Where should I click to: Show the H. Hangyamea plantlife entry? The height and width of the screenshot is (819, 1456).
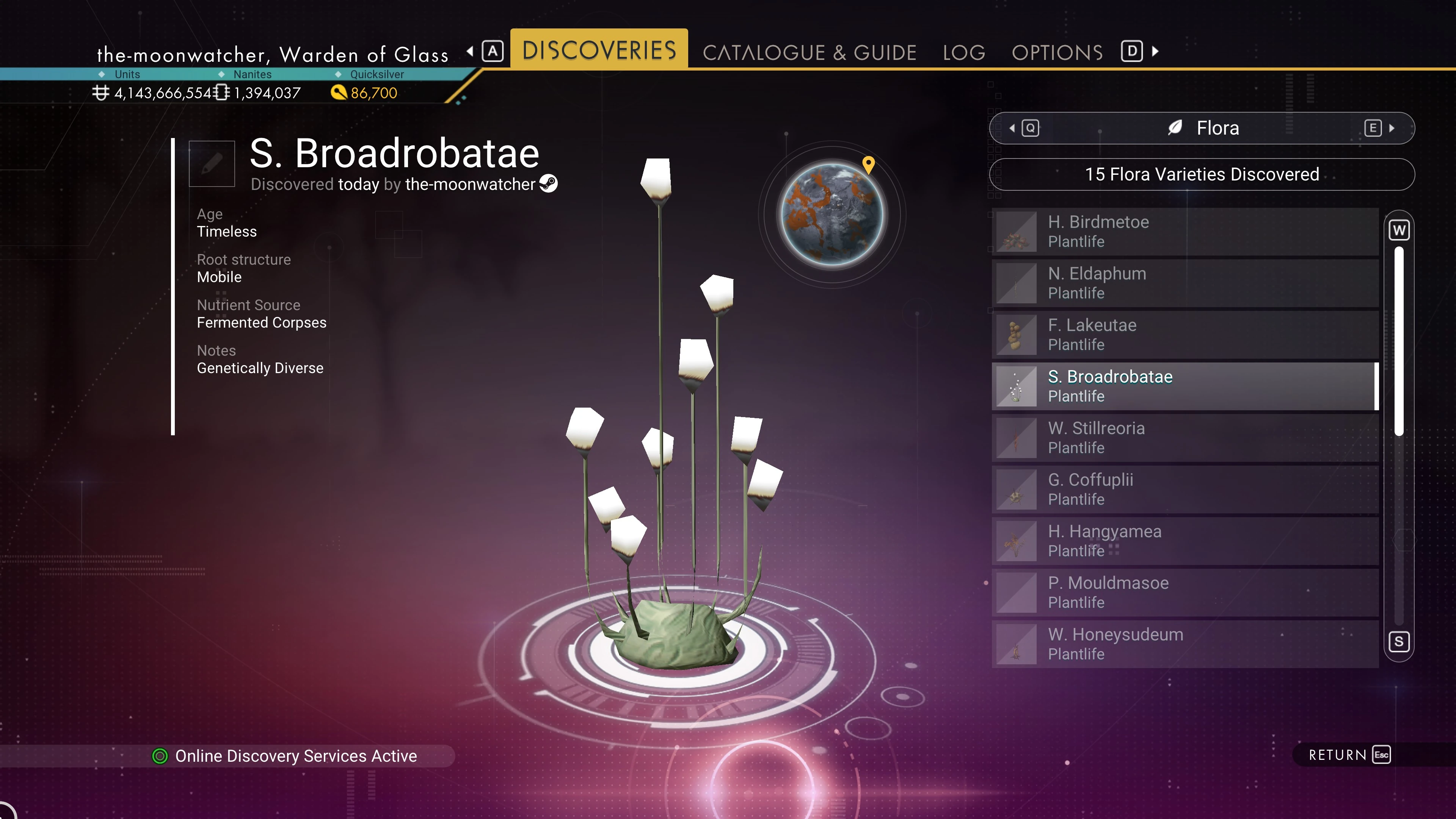[1185, 541]
